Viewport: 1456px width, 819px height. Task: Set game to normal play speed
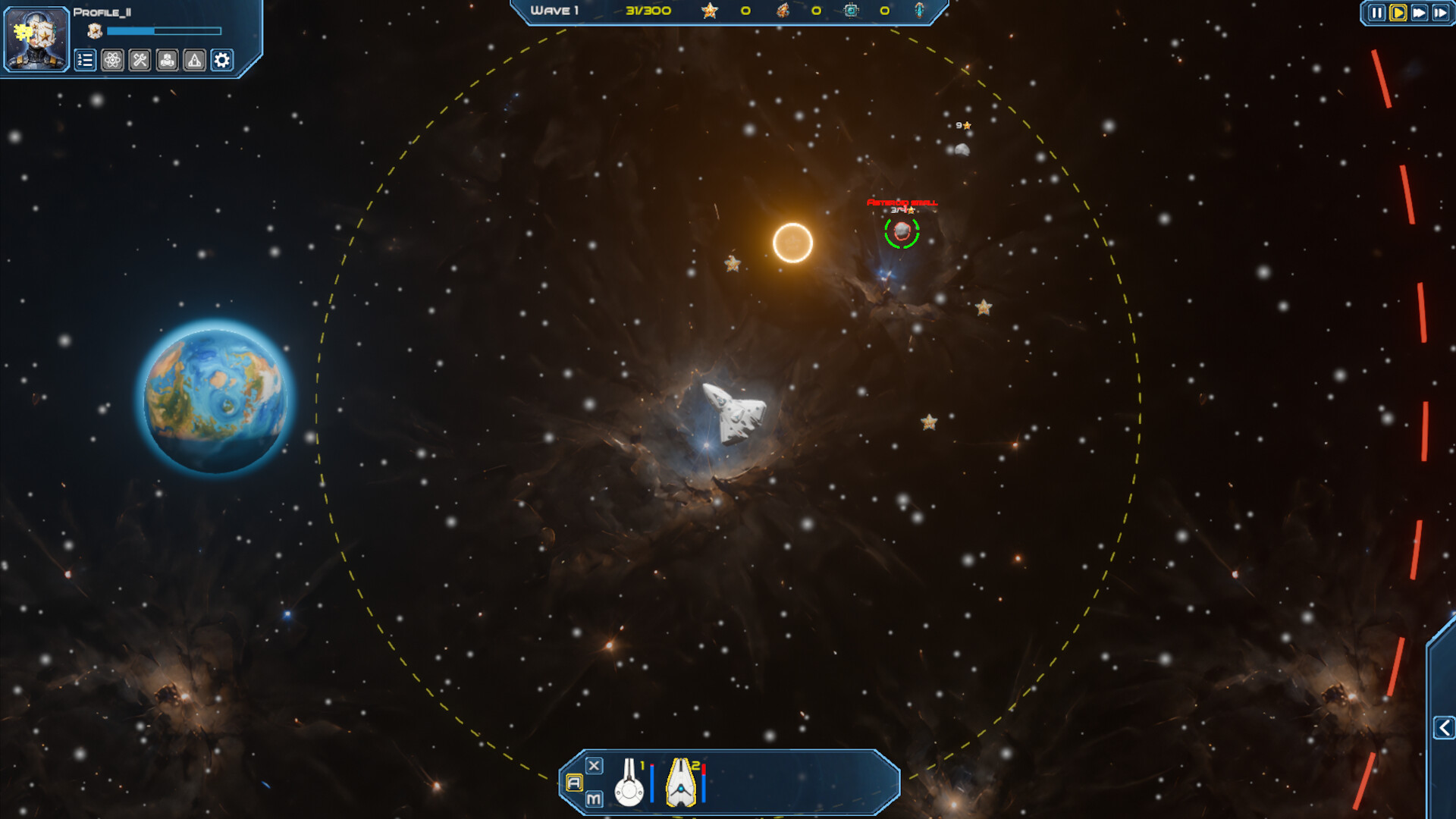pyautogui.click(x=1398, y=13)
